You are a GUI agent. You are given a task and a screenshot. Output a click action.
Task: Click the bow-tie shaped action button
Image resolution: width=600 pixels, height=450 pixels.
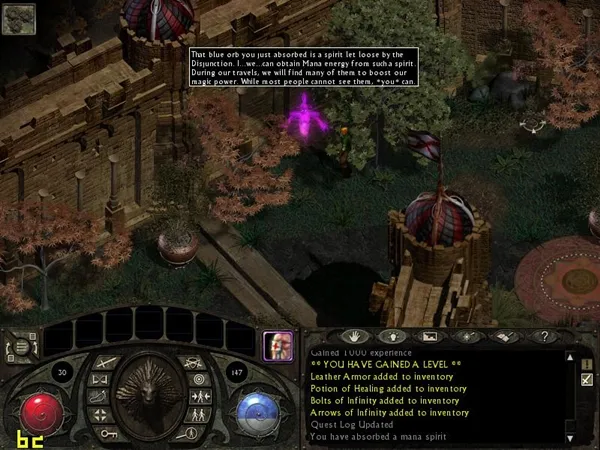pyautogui.click(x=99, y=379)
